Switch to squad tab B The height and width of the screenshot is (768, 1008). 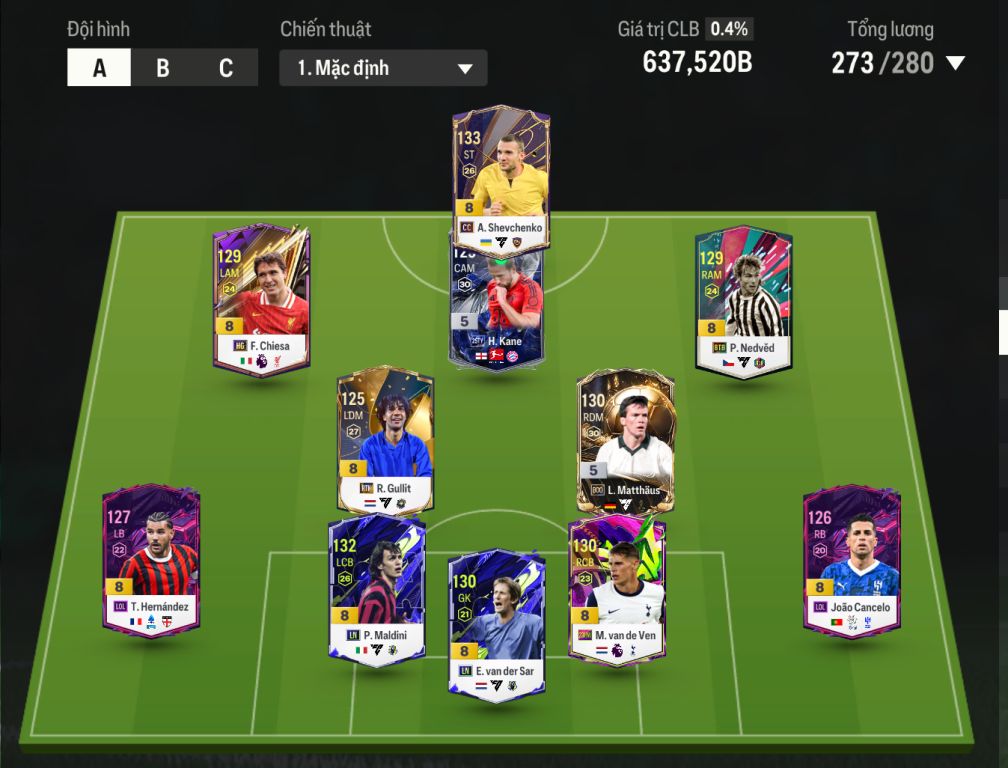pos(162,68)
